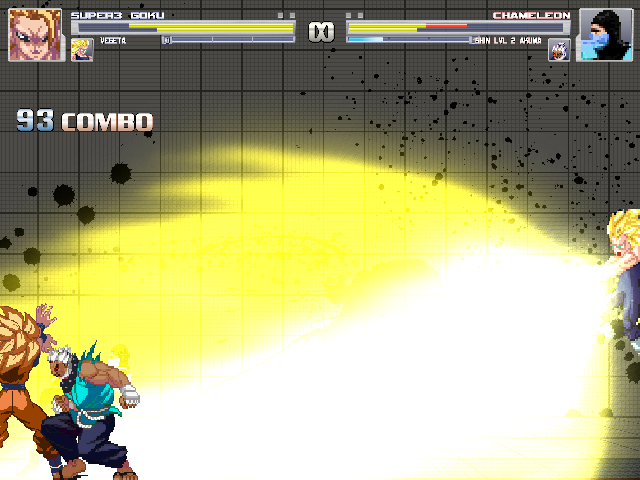This screenshot has height=480, width=640.
Task: Select the Chameleon fighter portrait
Action: (x=605, y=35)
